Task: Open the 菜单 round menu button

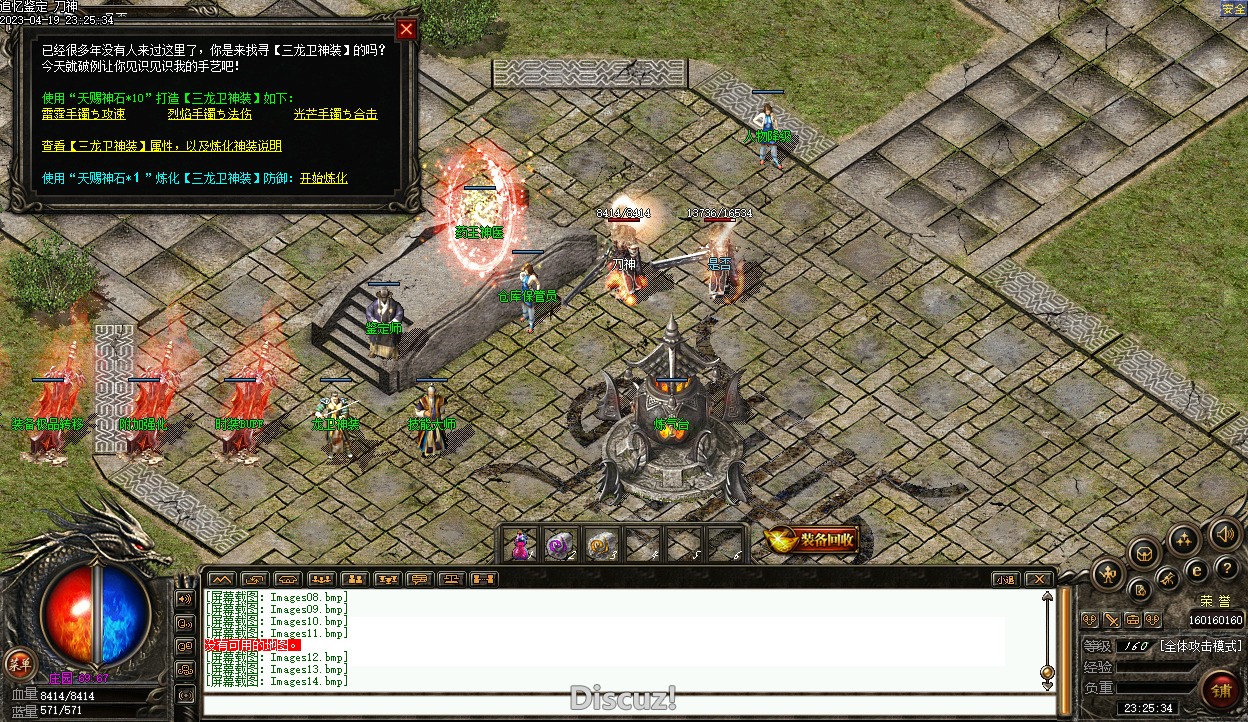Action: click(19, 663)
